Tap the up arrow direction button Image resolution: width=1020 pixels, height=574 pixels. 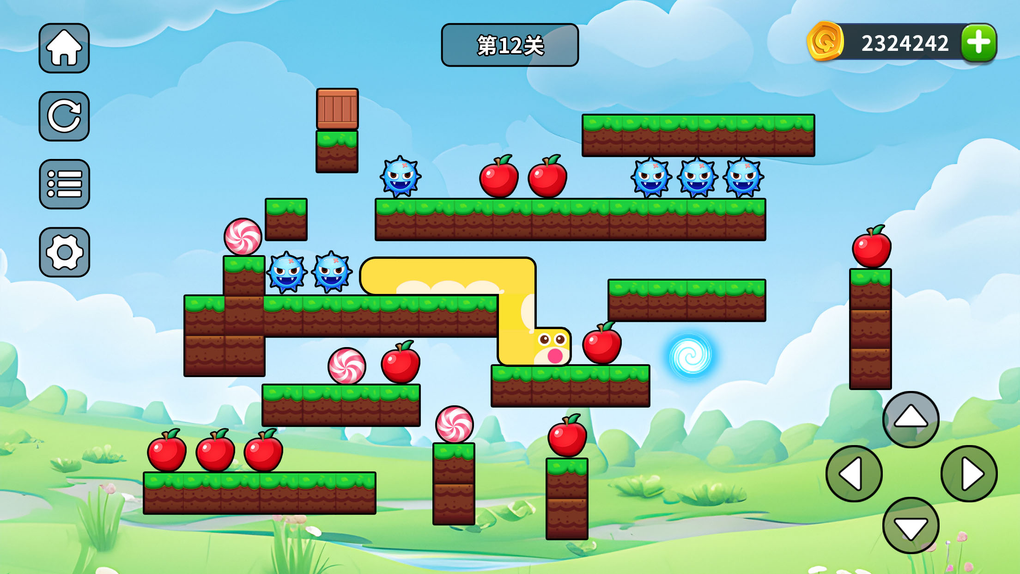pos(910,419)
